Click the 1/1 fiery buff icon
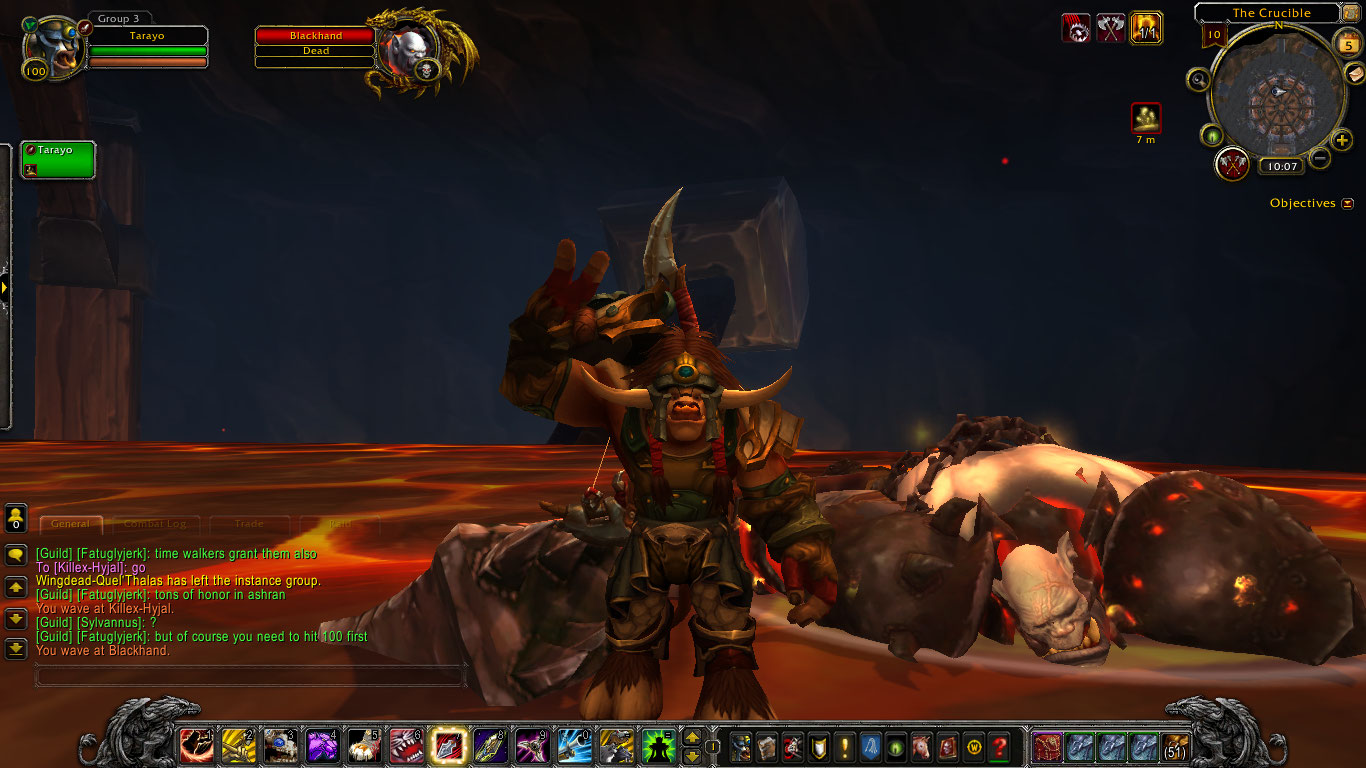 [1146, 28]
